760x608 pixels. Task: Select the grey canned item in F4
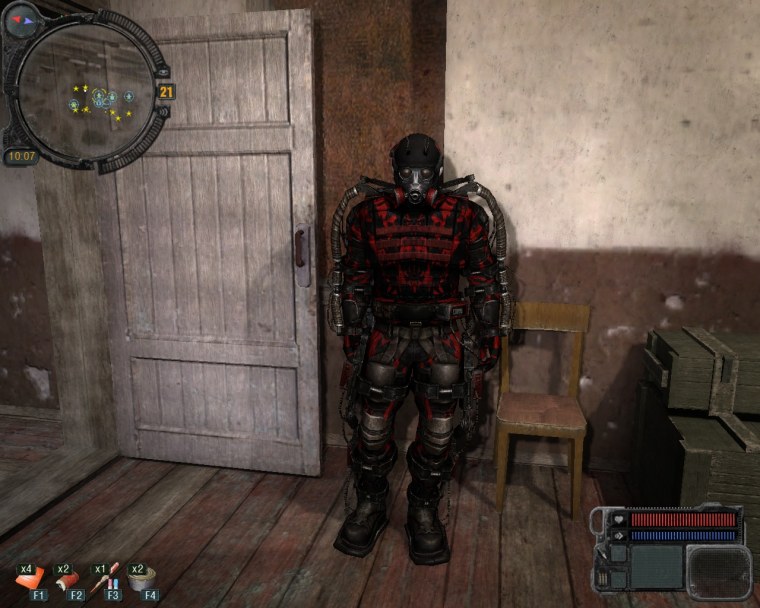point(141,580)
